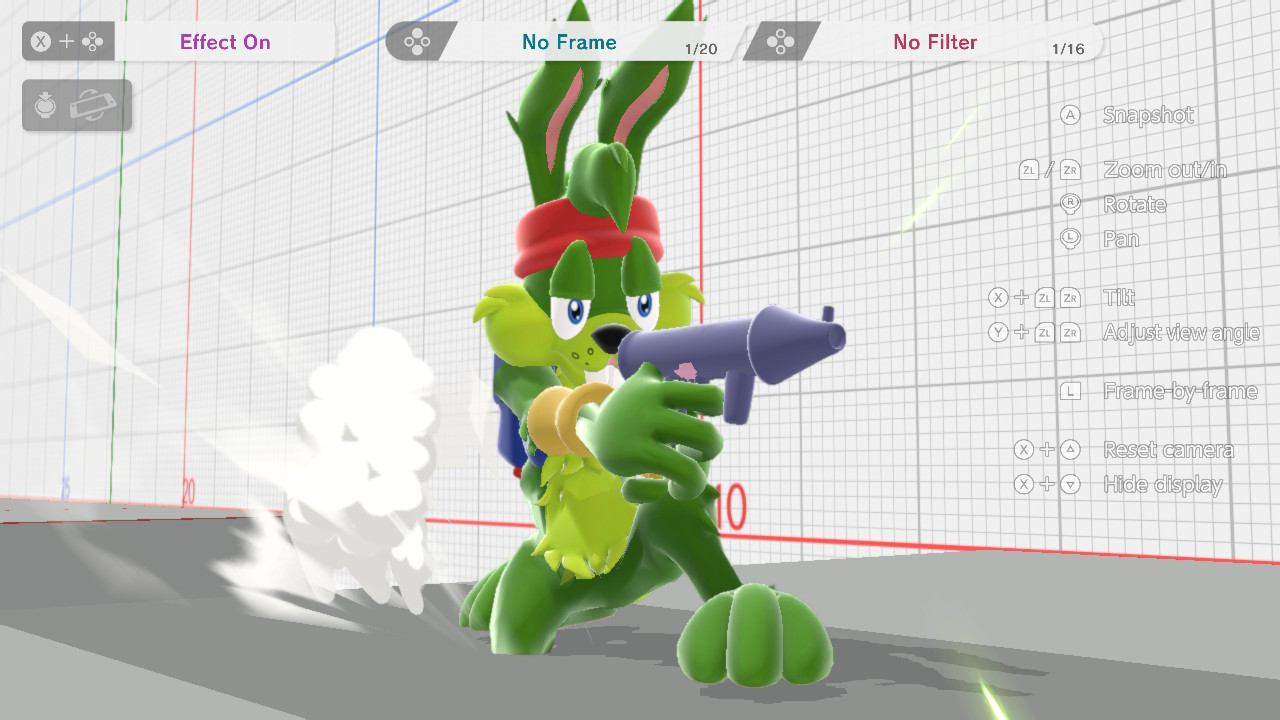Click the Pan left-stick icon
1280x720 pixels.
pyautogui.click(x=1070, y=238)
